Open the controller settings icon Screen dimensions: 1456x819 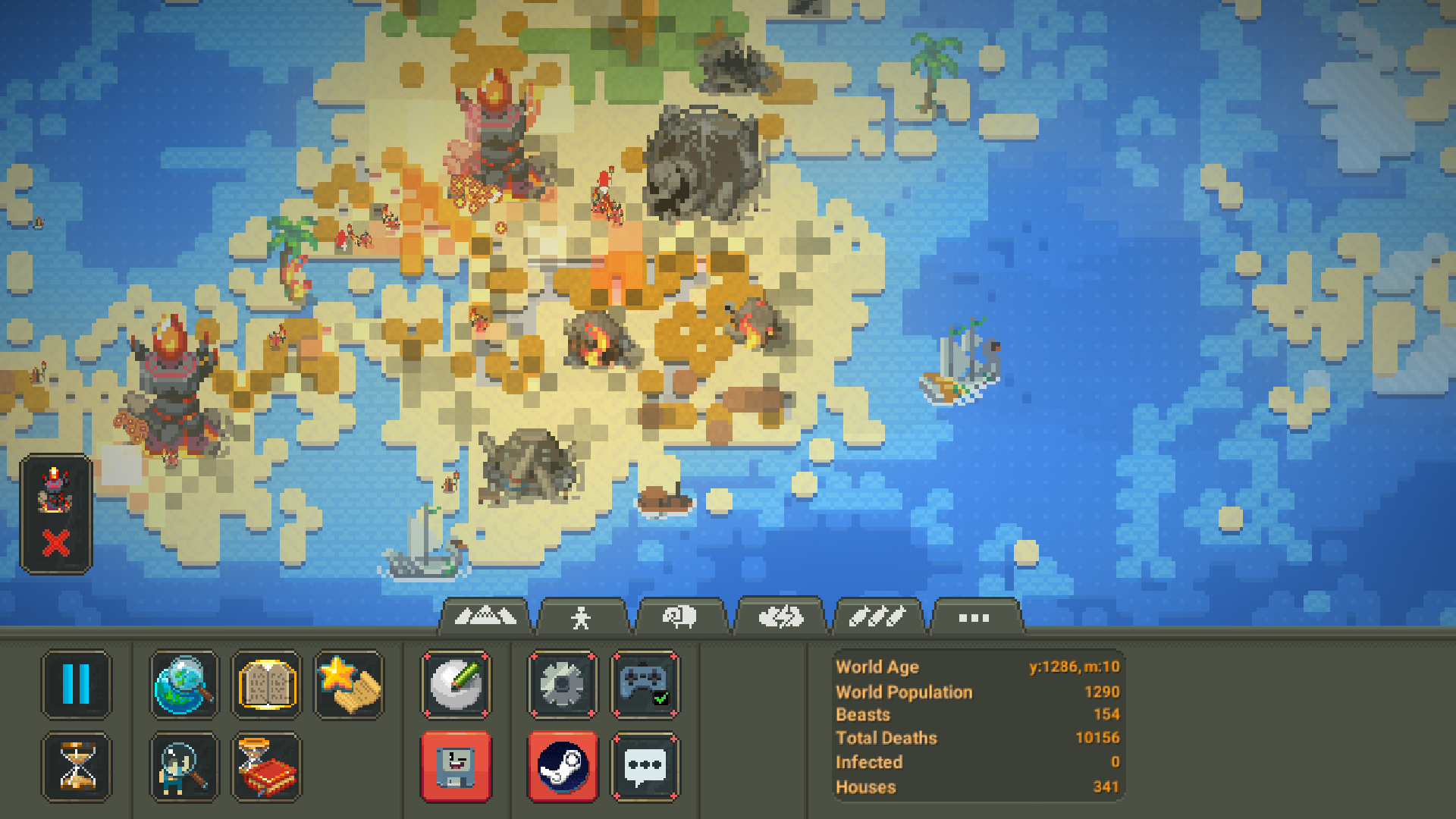click(645, 686)
